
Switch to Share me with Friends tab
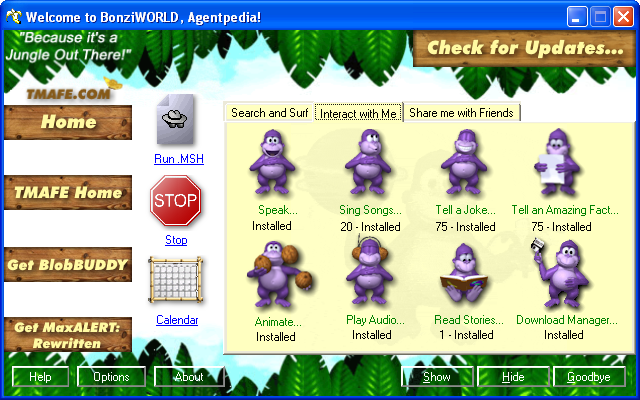click(461, 113)
